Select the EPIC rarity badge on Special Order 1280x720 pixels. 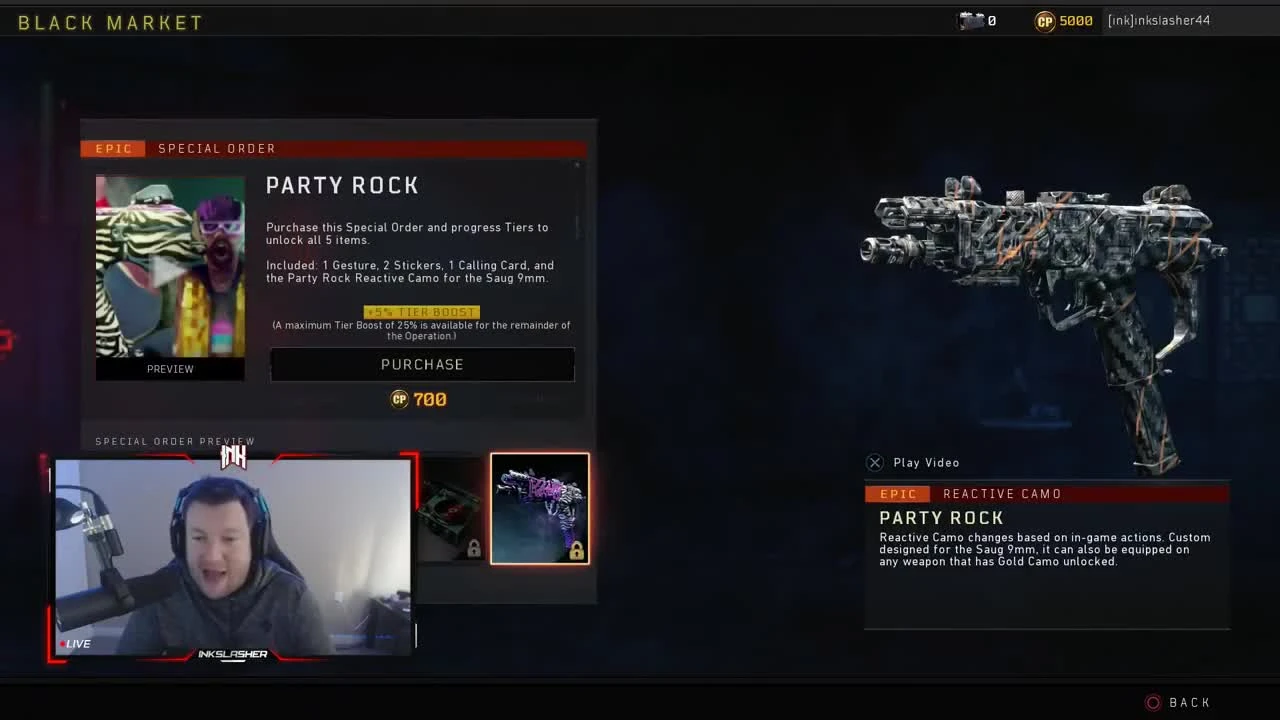[x=112, y=148]
